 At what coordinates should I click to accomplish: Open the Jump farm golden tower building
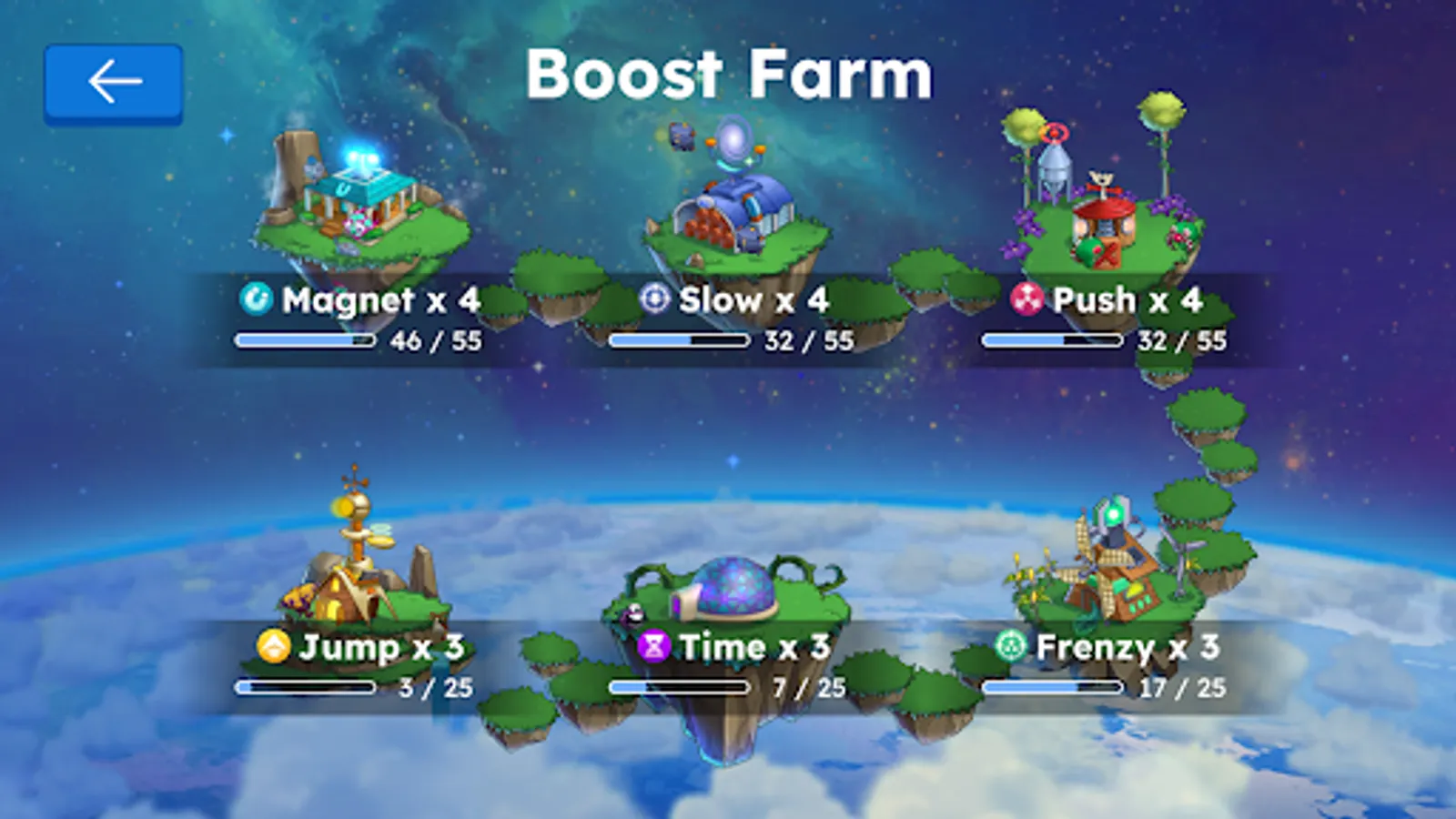pyautogui.click(x=355, y=555)
